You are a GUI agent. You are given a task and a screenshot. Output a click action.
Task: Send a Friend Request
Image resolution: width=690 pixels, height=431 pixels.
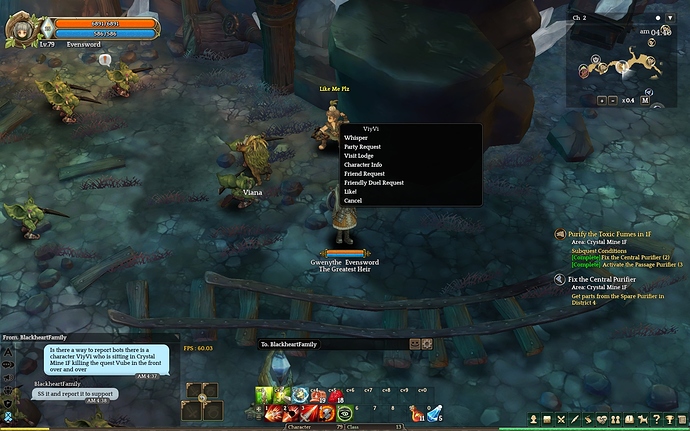[363, 174]
